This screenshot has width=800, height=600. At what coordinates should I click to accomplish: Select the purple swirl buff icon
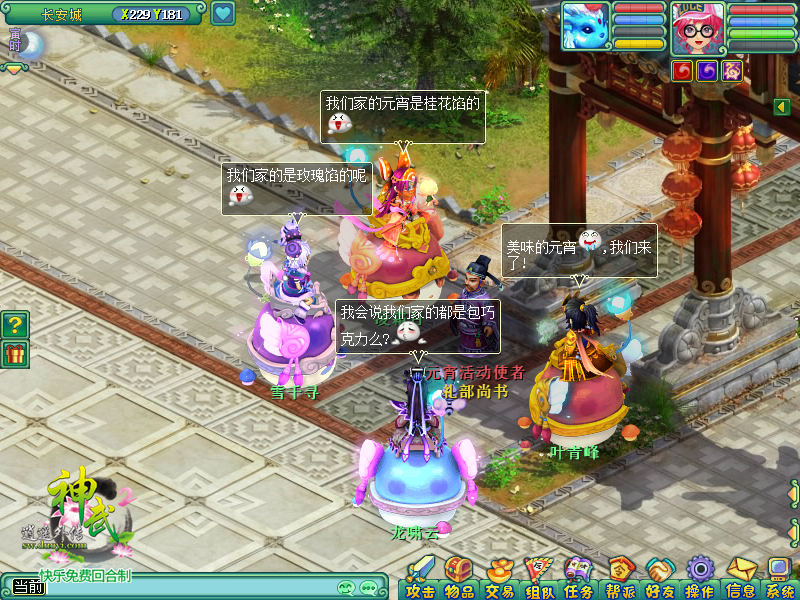point(708,70)
